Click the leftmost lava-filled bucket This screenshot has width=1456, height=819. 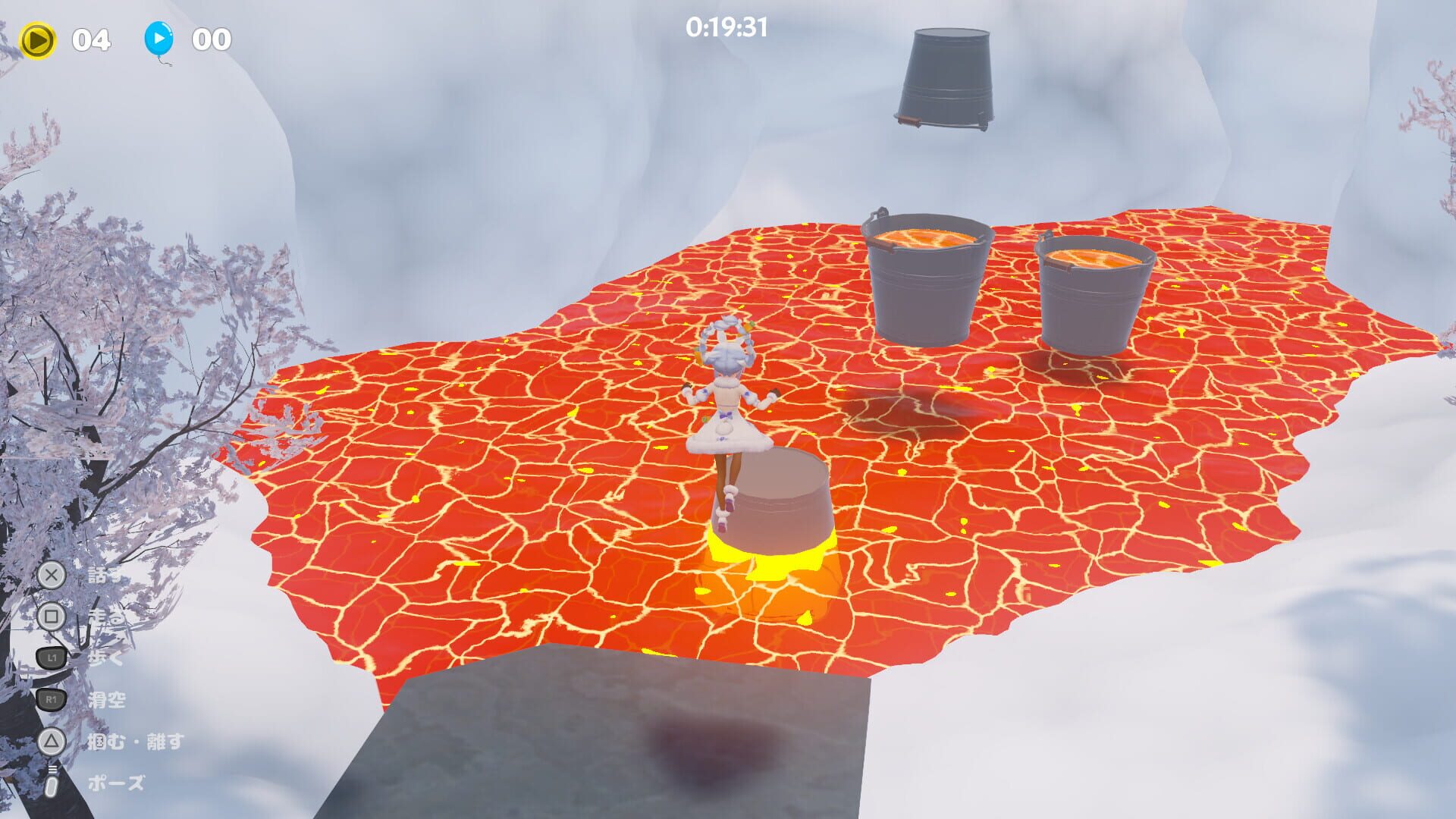(x=928, y=281)
